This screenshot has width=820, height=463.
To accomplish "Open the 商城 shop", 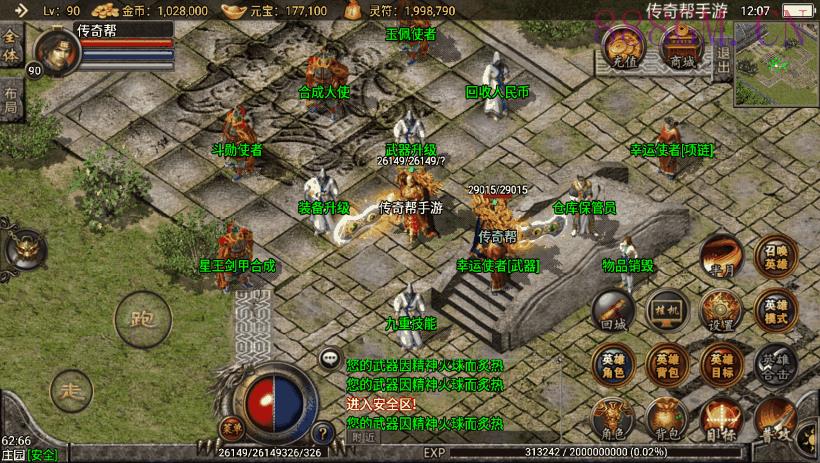I will [x=682, y=47].
